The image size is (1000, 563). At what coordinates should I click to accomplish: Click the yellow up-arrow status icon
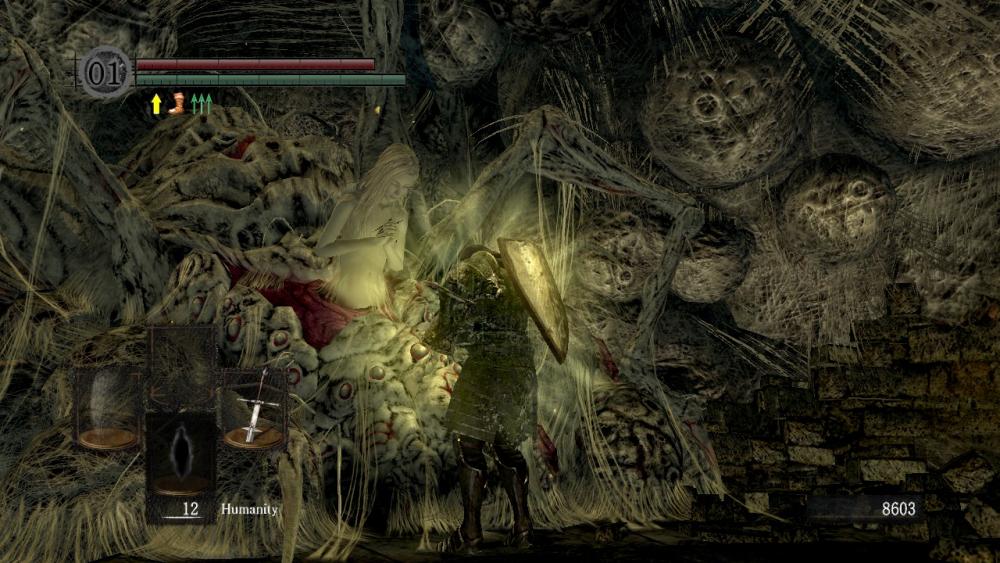[156, 104]
